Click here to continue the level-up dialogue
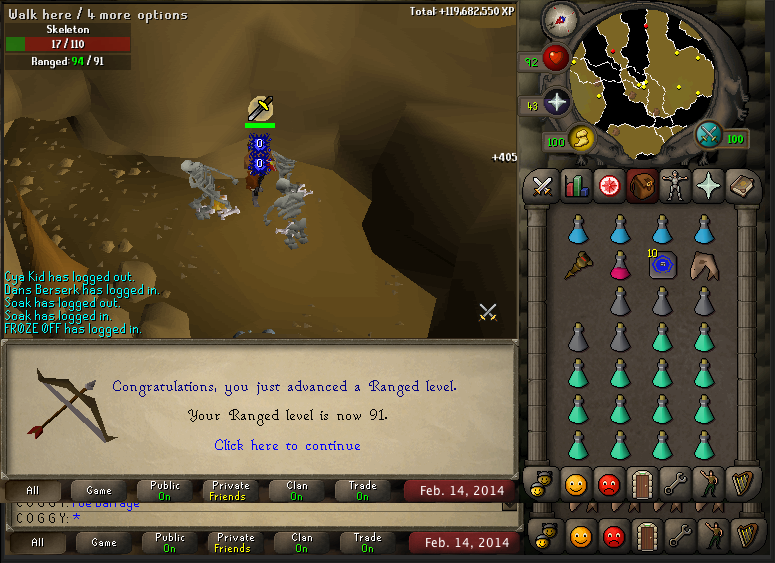The height and width of the screenshot is (563, 775). tap(287, 445)
